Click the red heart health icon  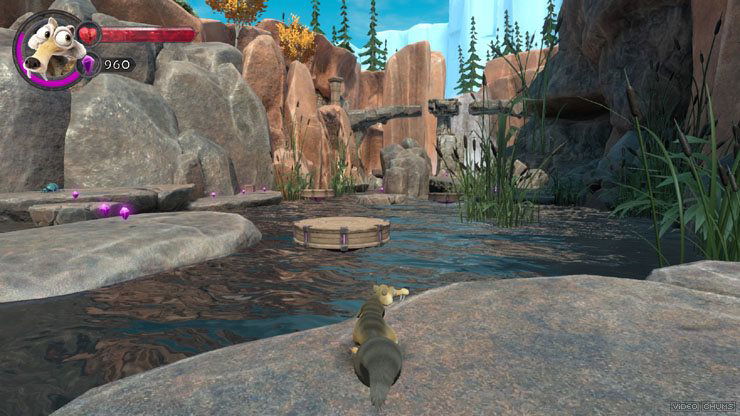89,35
